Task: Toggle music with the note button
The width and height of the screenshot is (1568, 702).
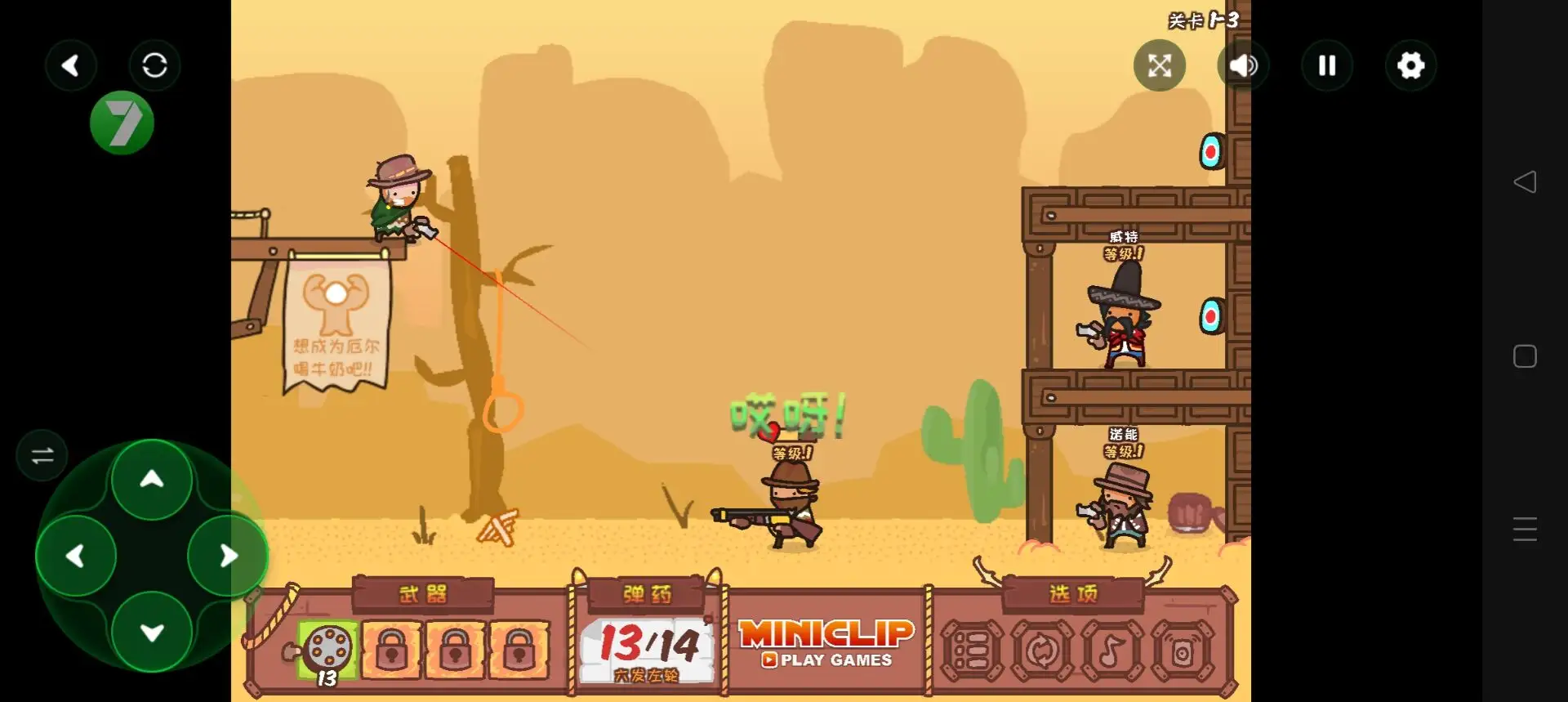Action: [1111, 651]
